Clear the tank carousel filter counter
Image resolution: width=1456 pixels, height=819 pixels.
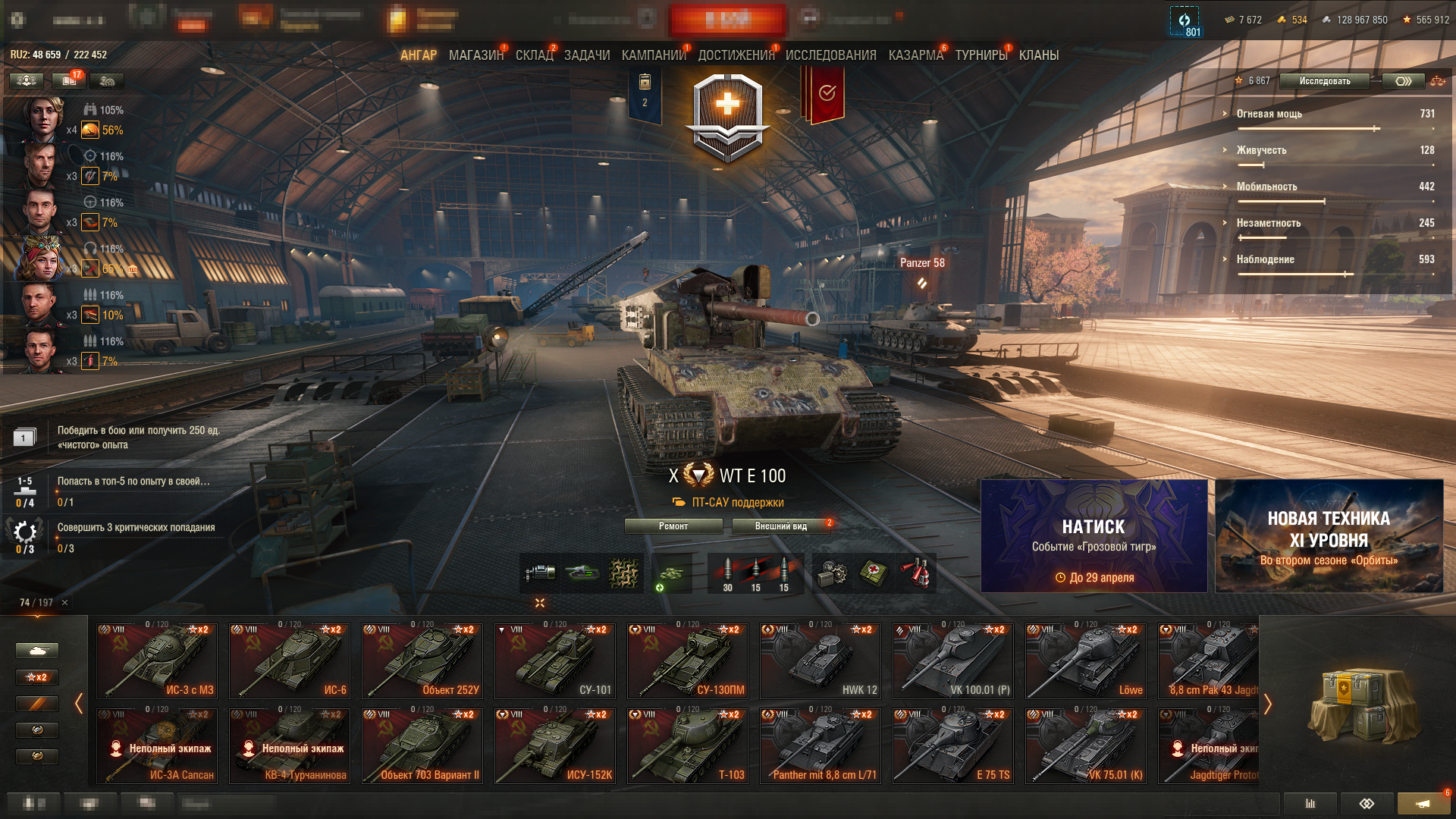pos(65,603)
